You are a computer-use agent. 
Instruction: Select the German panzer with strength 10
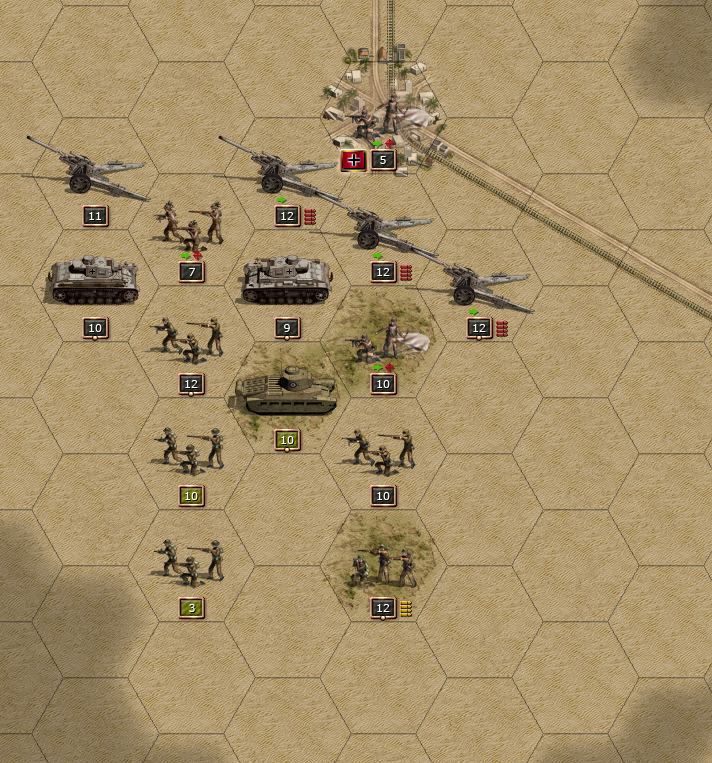94,281
